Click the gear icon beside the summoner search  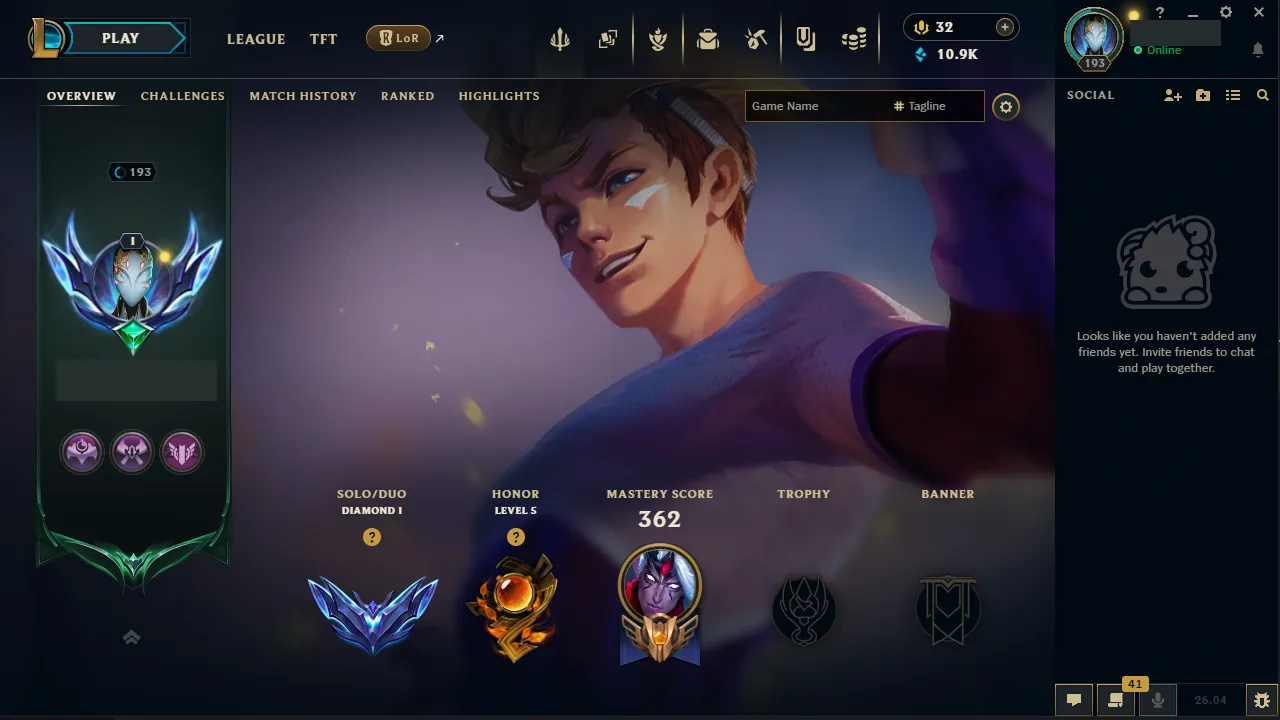[1006, 106]
